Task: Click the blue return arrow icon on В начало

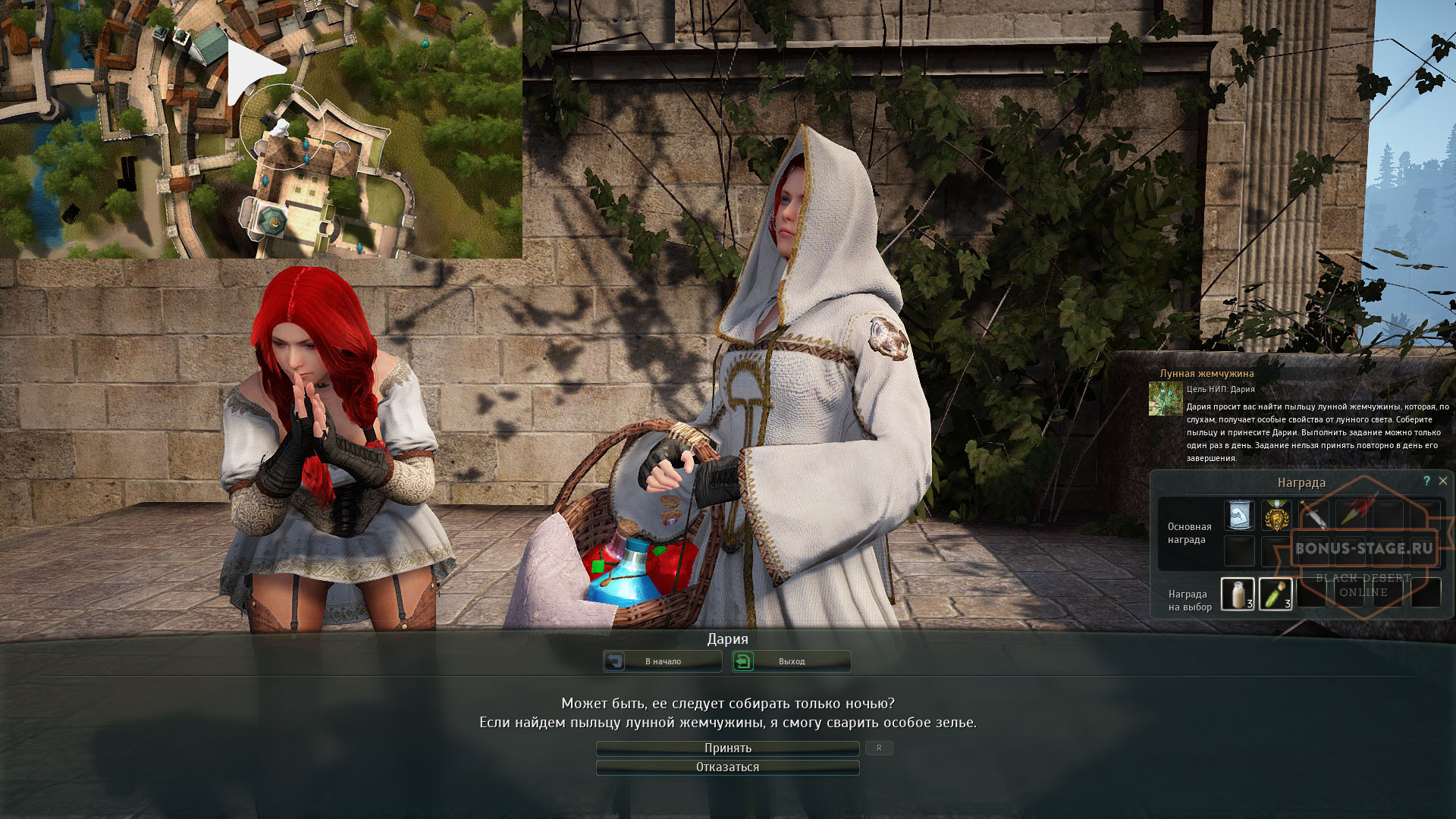Action: click(616, 661)
